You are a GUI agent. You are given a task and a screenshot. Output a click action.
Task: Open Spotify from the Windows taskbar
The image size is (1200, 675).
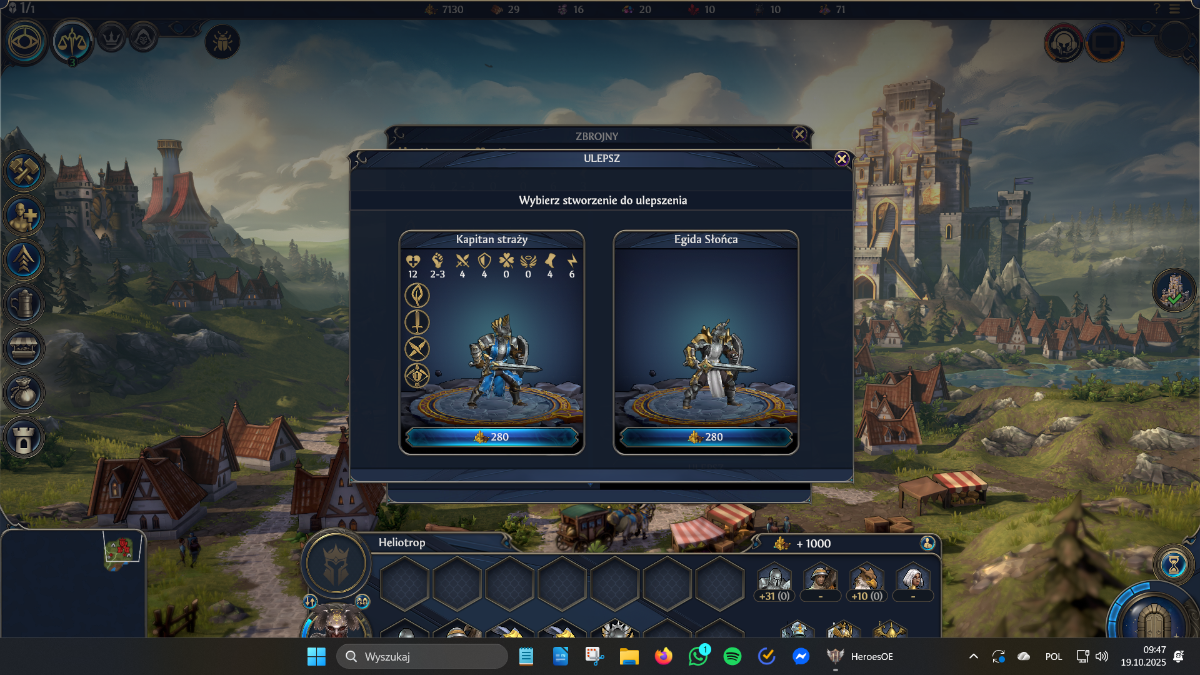tap(732, 657)
